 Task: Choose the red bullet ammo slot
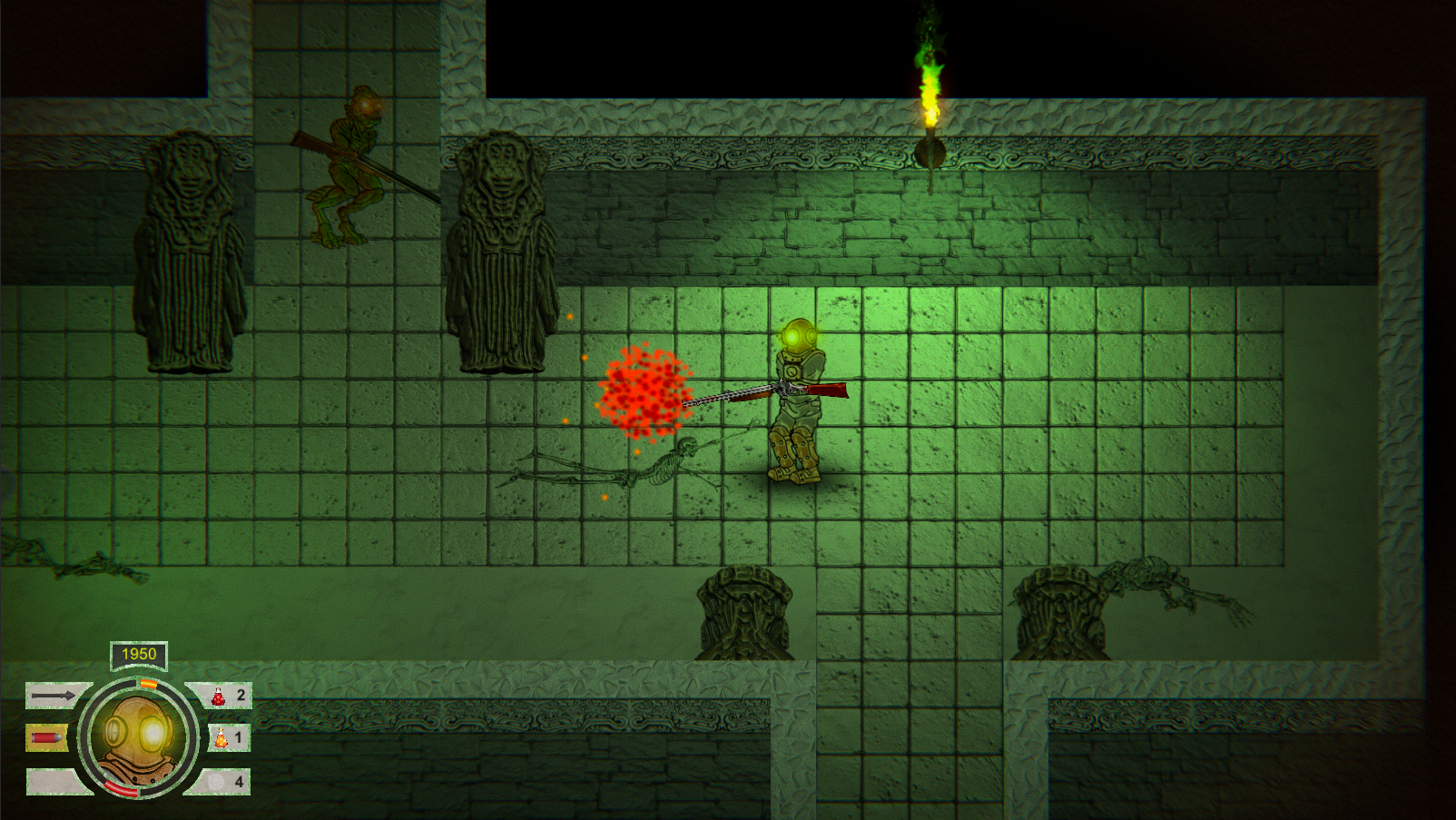click(46, 738)
